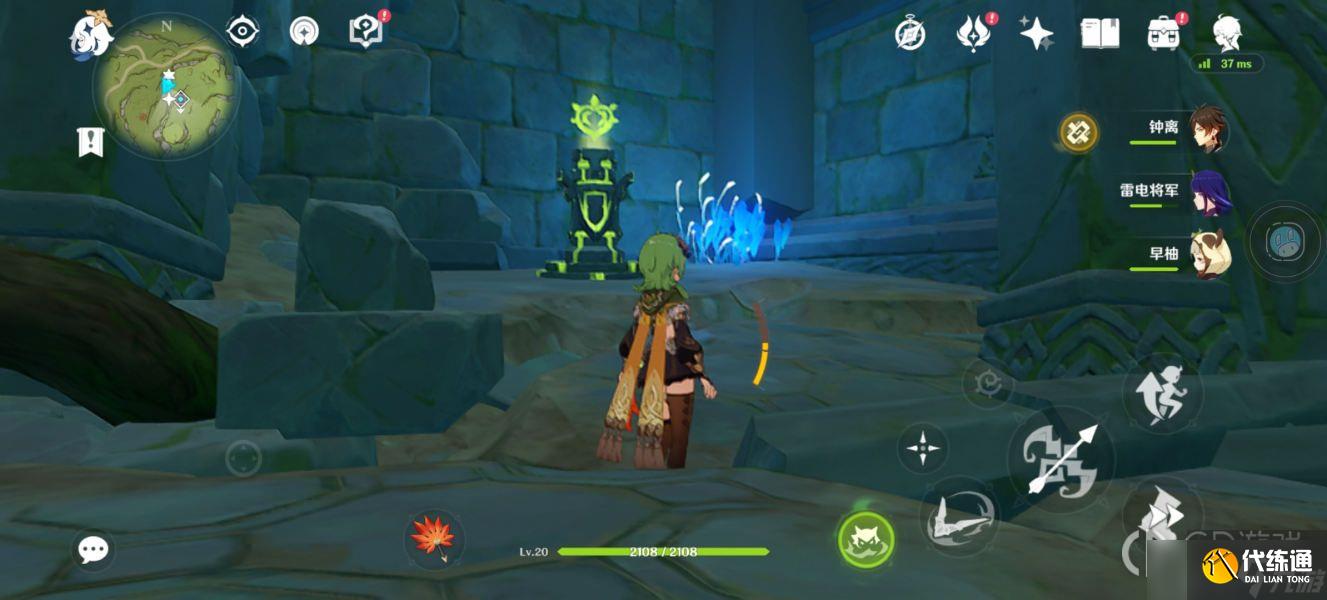The image size is (1327, 600).
Task: Activate the green elemental skill button
Action: pos(866,540)
